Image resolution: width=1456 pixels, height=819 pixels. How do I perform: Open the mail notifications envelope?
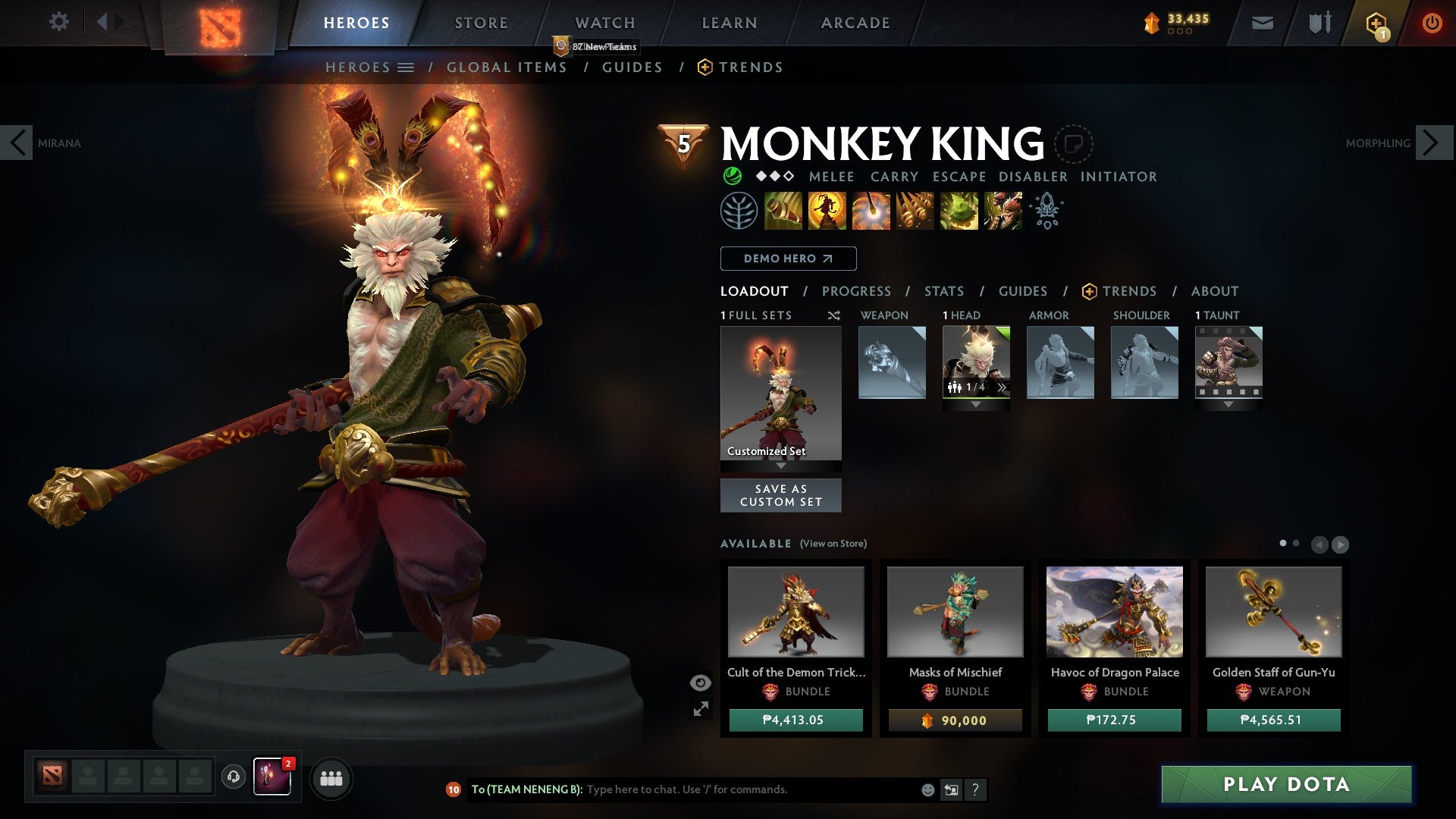1262,22
